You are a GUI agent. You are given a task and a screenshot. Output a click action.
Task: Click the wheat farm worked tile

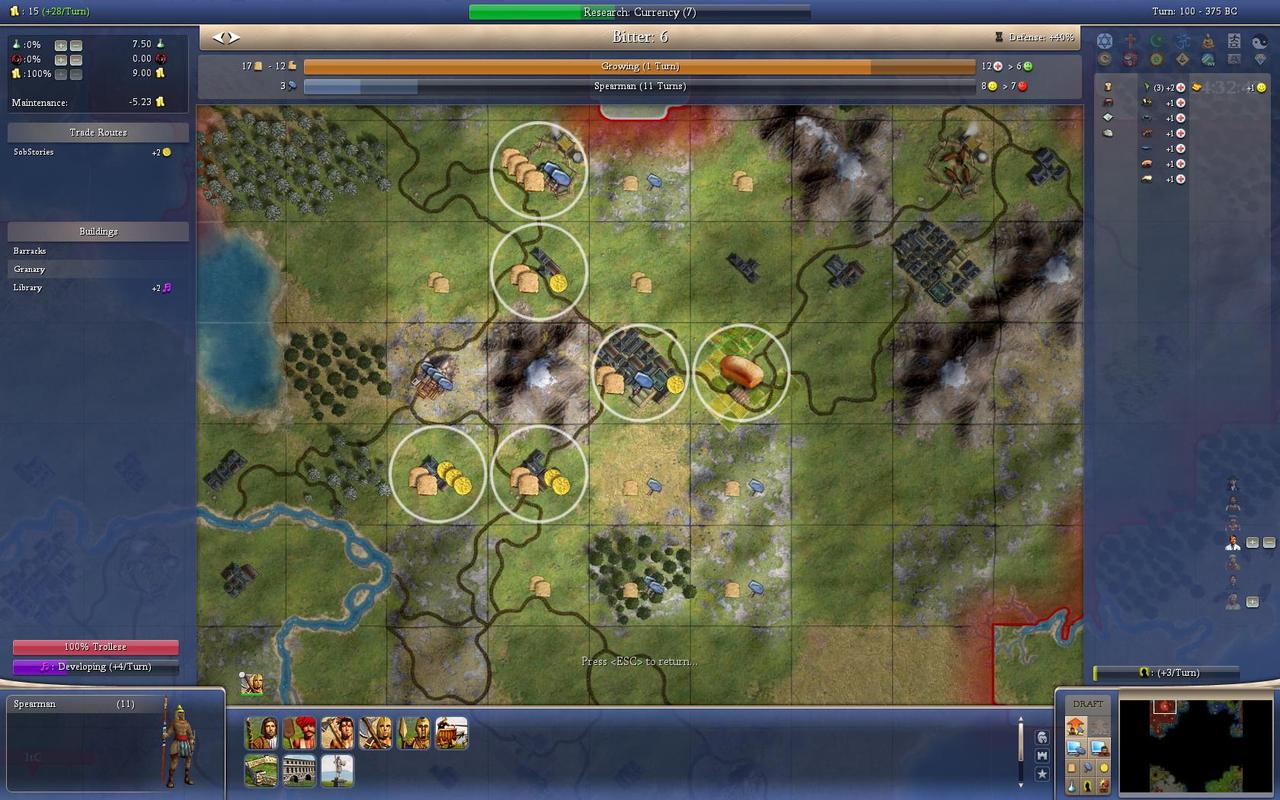741,372
